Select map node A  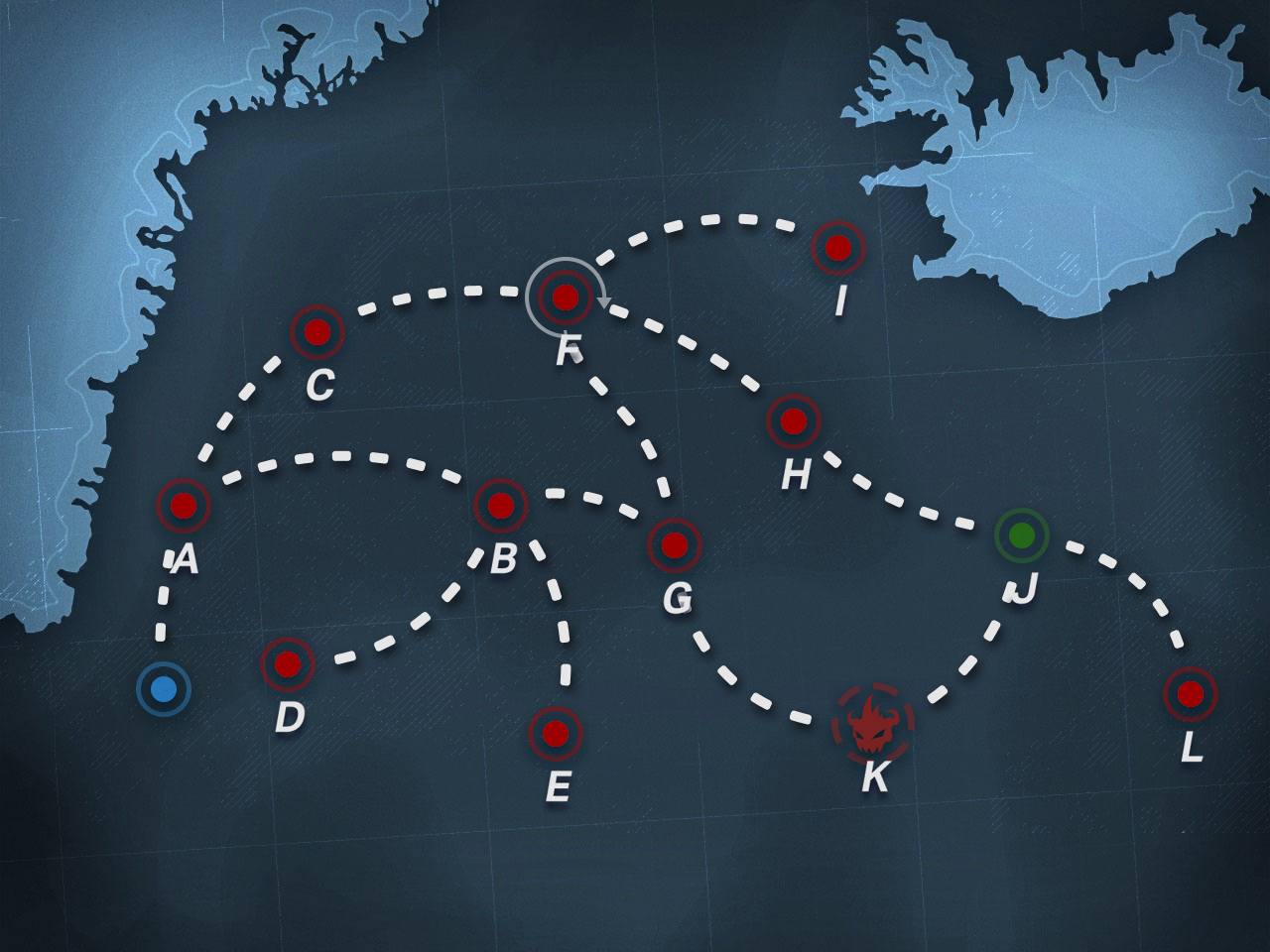[184, 506]
